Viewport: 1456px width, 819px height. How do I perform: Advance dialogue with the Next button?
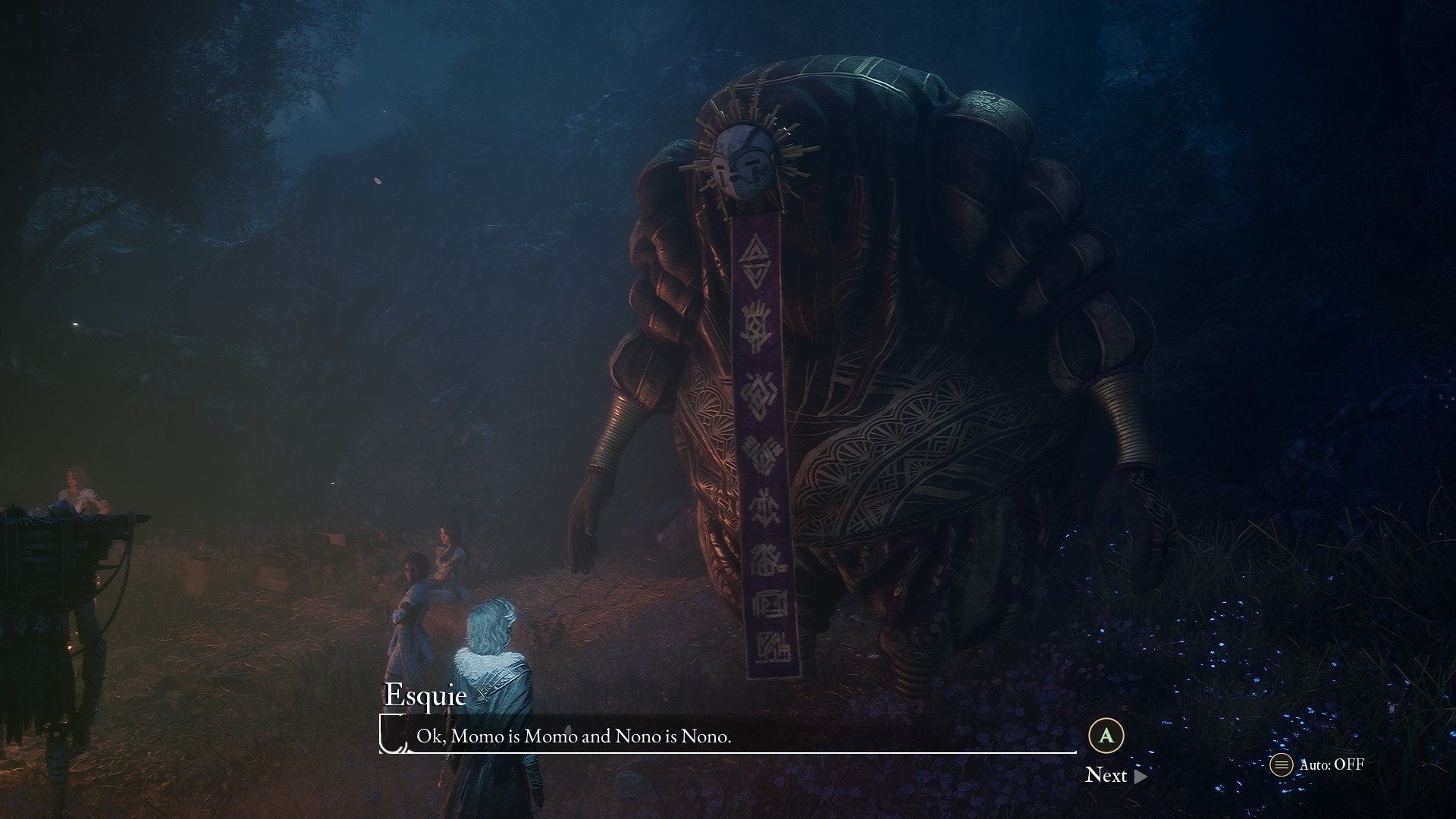(1115, 774)
